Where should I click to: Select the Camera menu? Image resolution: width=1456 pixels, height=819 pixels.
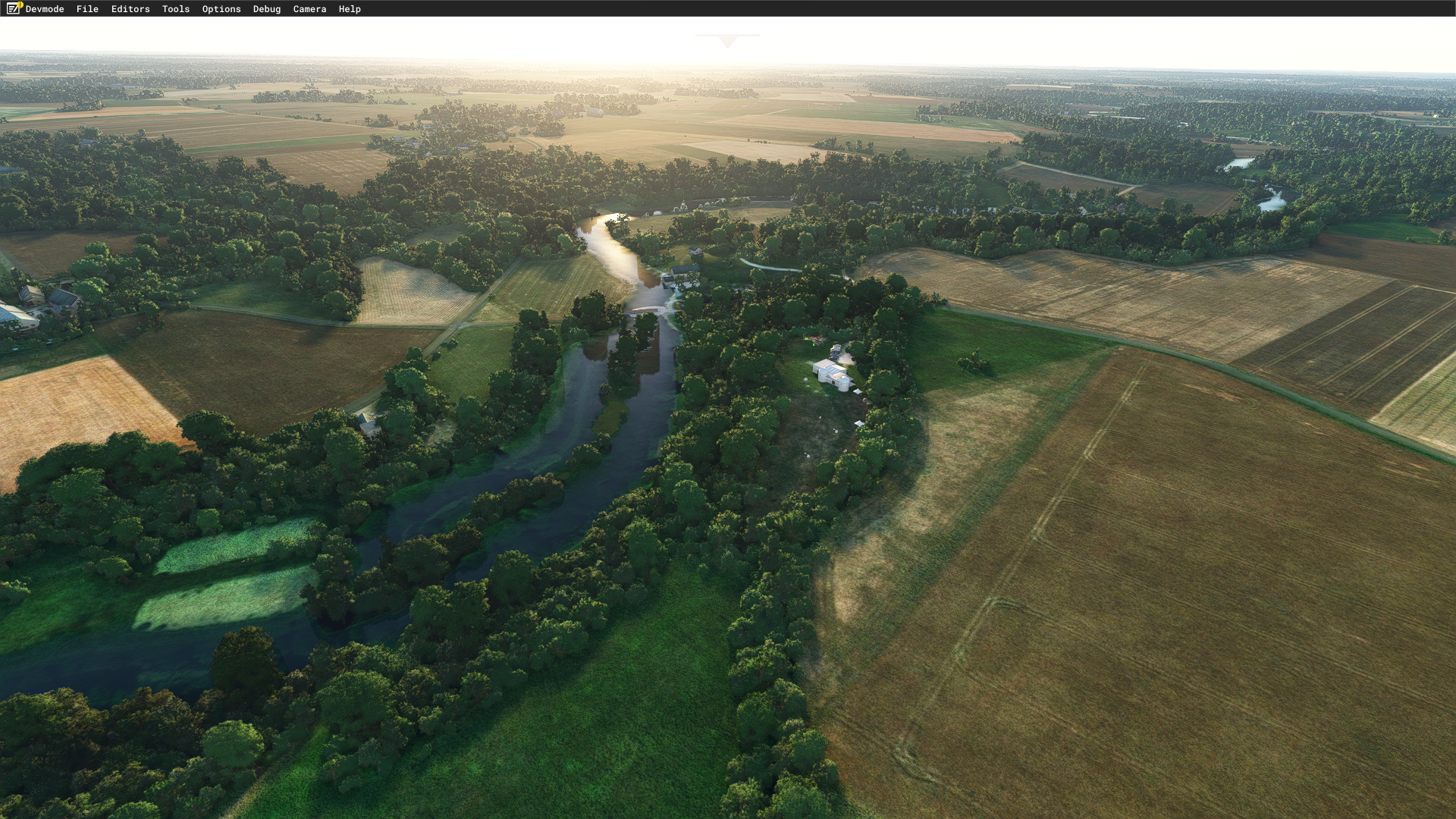309,9
